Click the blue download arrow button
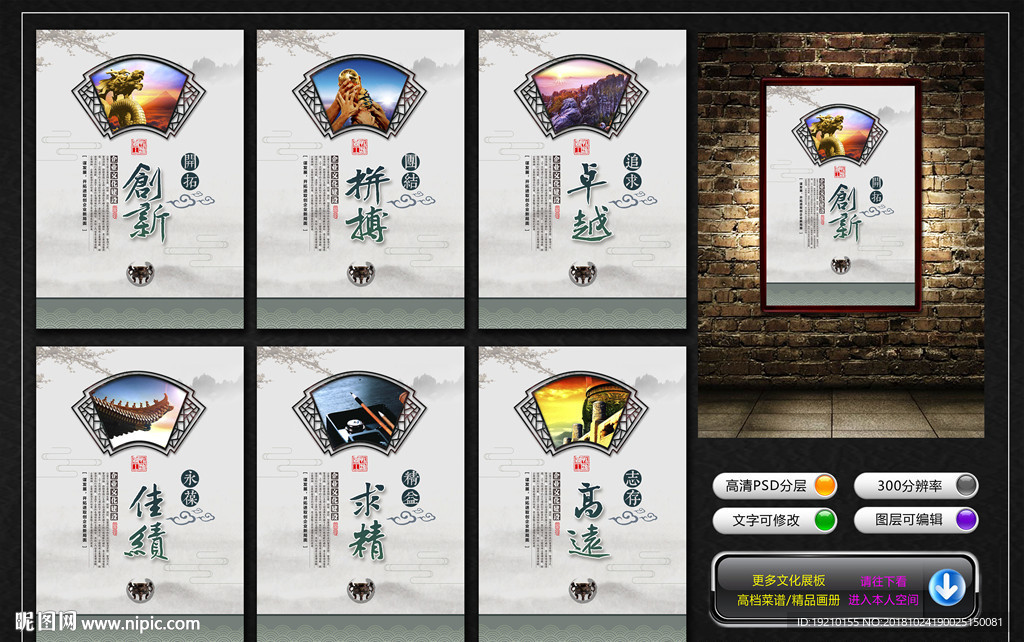The width and height of the screenshot is (1024, 642). pos(946,587)
